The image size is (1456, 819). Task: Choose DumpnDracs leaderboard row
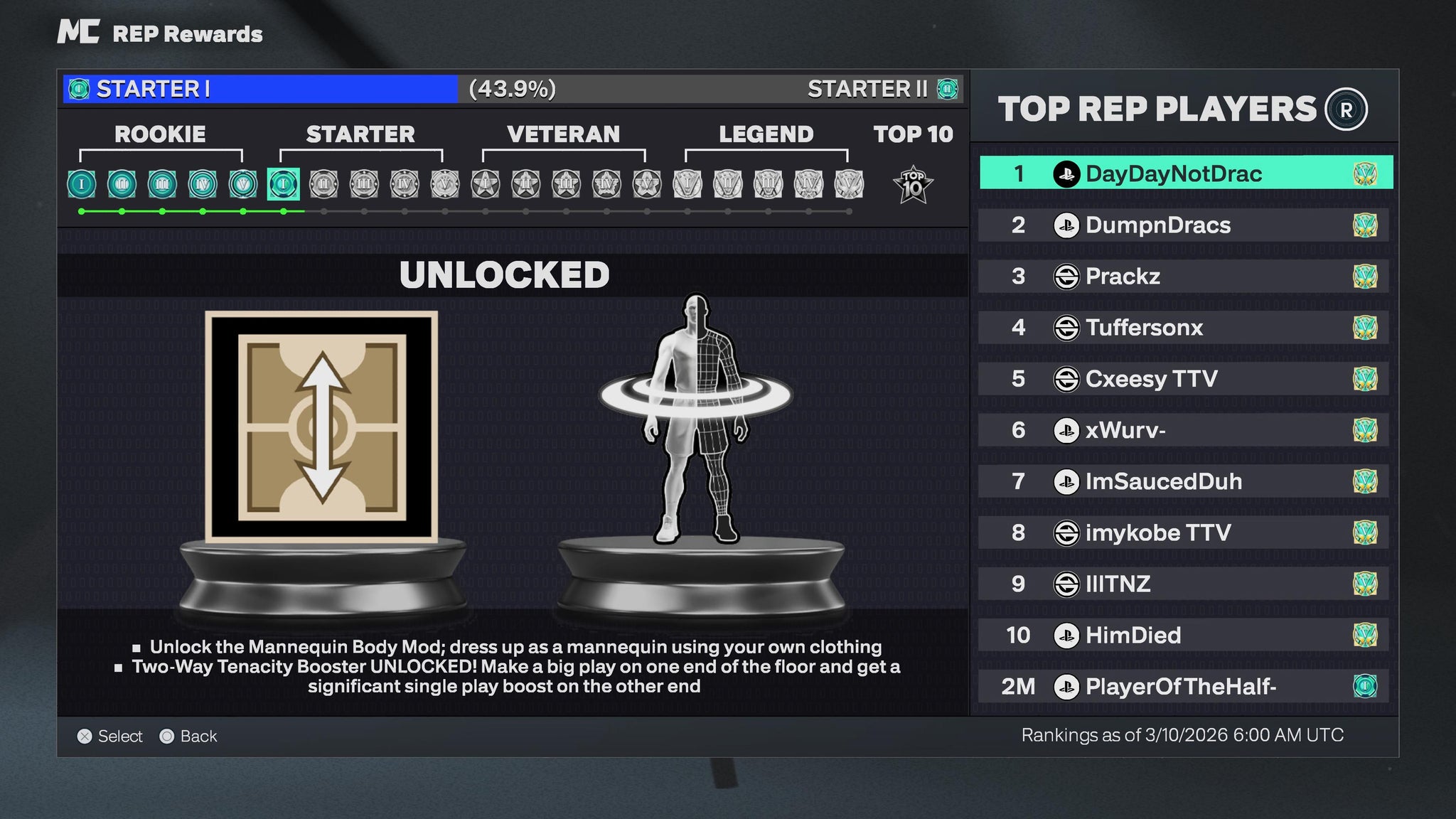(x=1183, y=225)
